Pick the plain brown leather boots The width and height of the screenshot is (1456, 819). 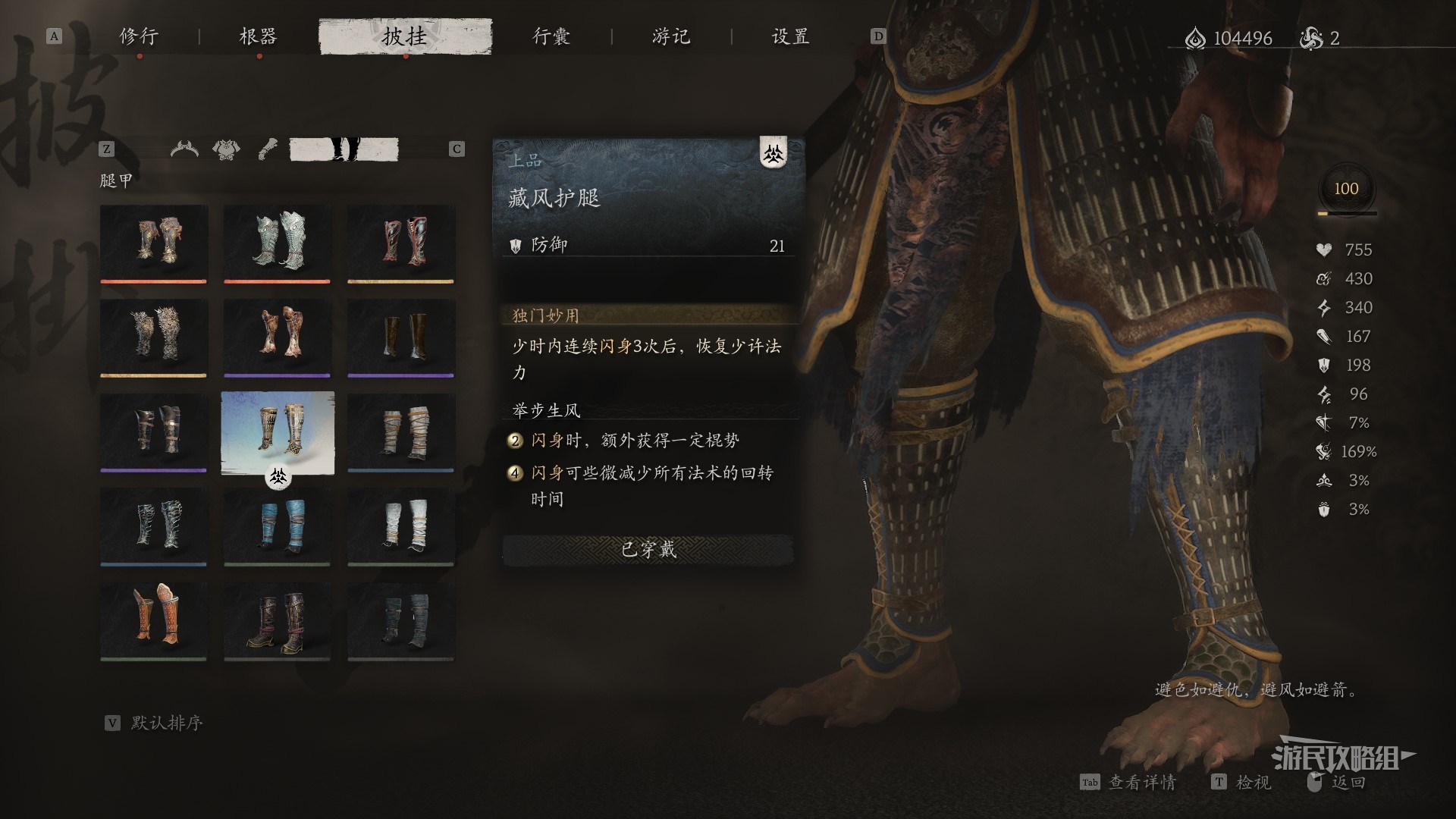tap(400, 336)
